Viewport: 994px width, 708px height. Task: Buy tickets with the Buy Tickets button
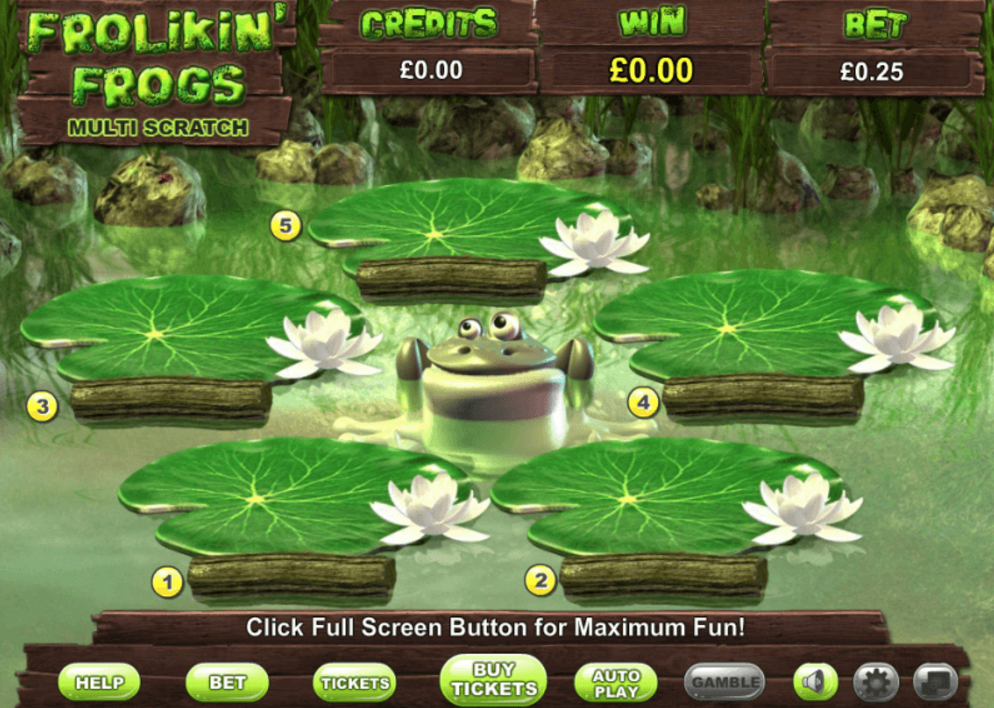[x=493, y=680]
